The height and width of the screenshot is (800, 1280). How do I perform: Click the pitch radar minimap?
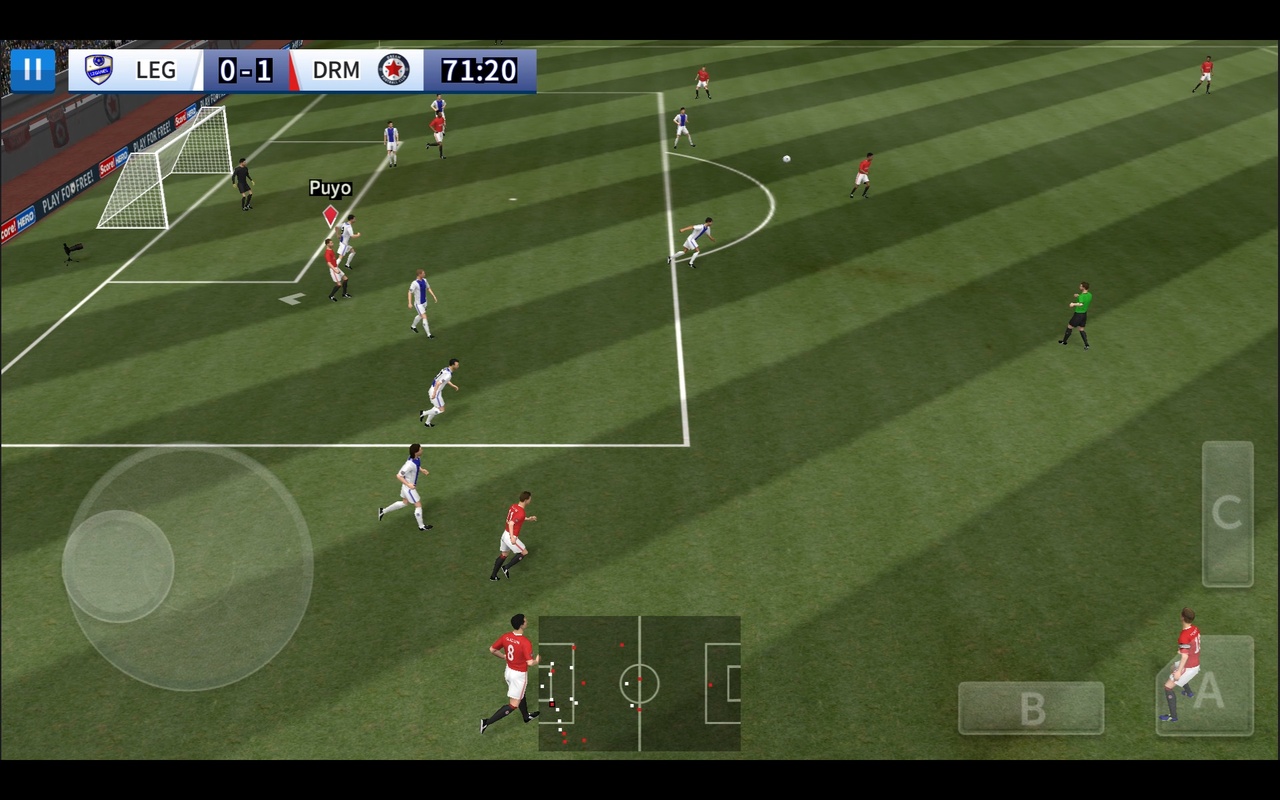(x=639, y=683)
